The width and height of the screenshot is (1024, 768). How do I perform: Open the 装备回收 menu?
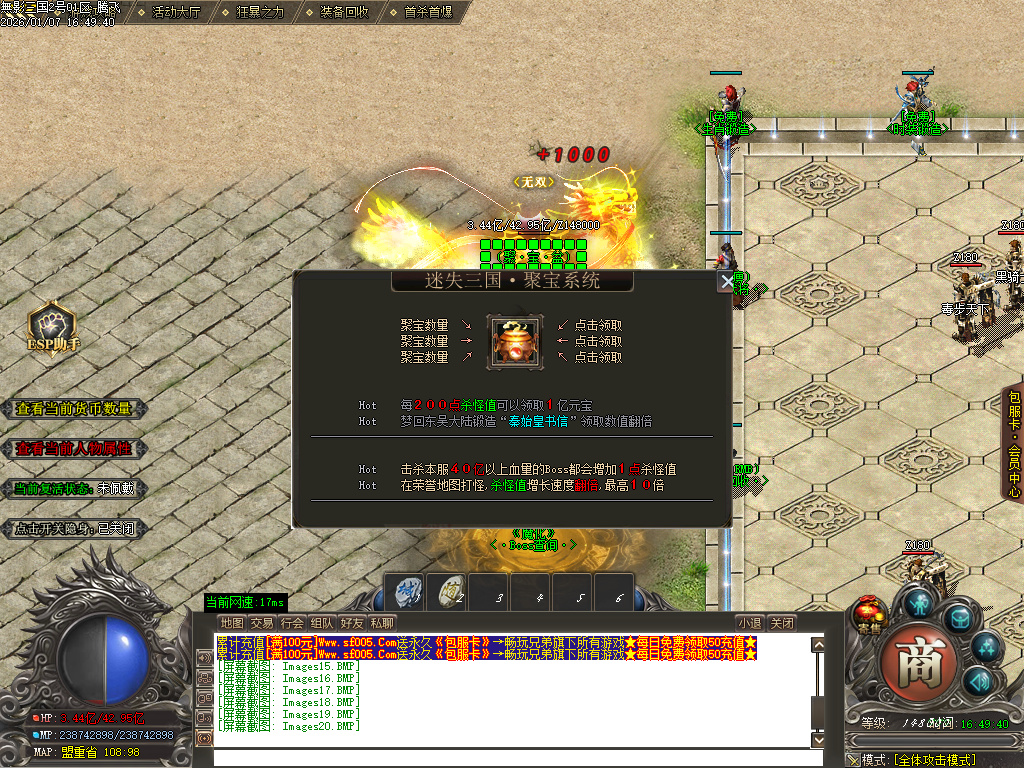click(344, 12)
